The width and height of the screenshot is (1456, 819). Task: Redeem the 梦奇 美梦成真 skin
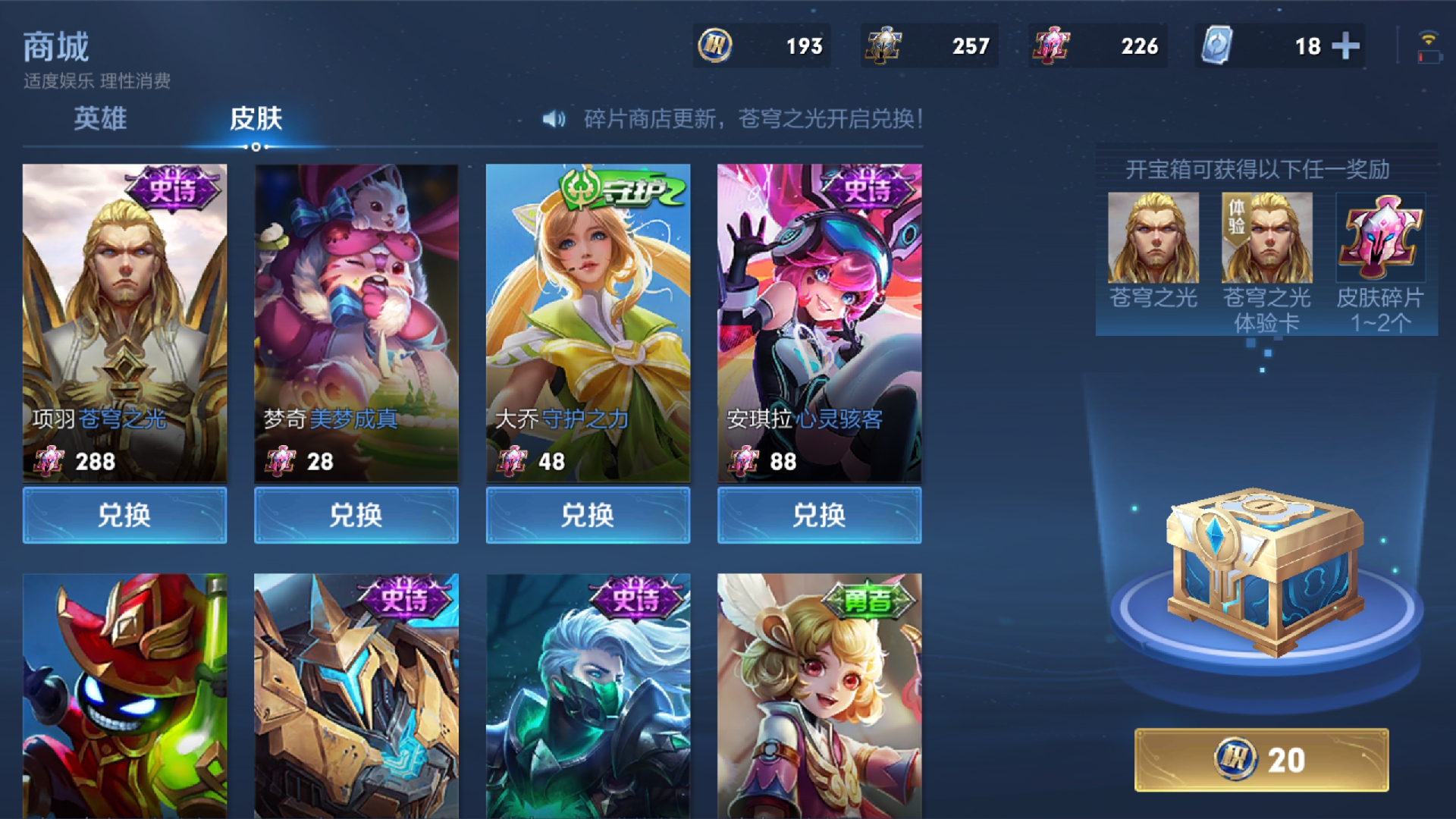coord(356,516)
